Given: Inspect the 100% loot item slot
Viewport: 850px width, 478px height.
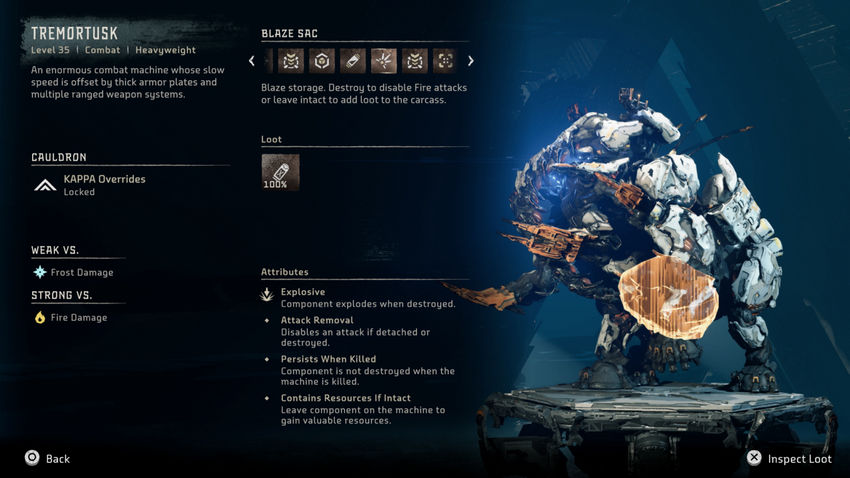Looking at the screenshot, I should pyautogui.click(x=280, y=172).
